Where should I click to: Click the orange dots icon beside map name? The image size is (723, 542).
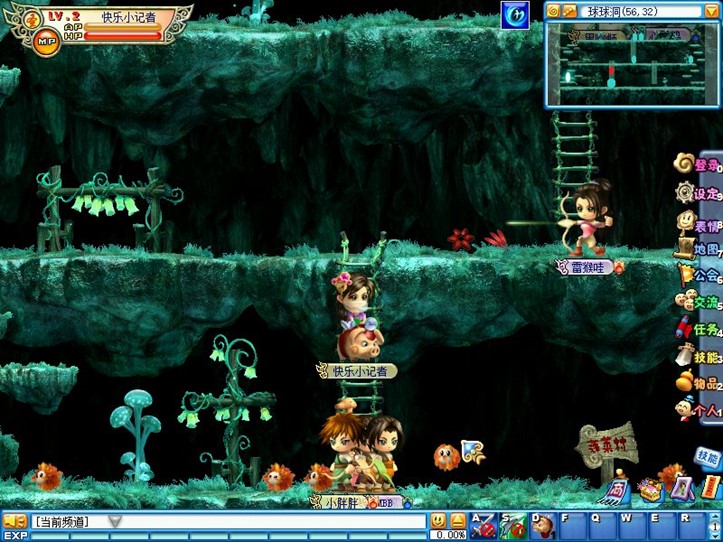569,11
